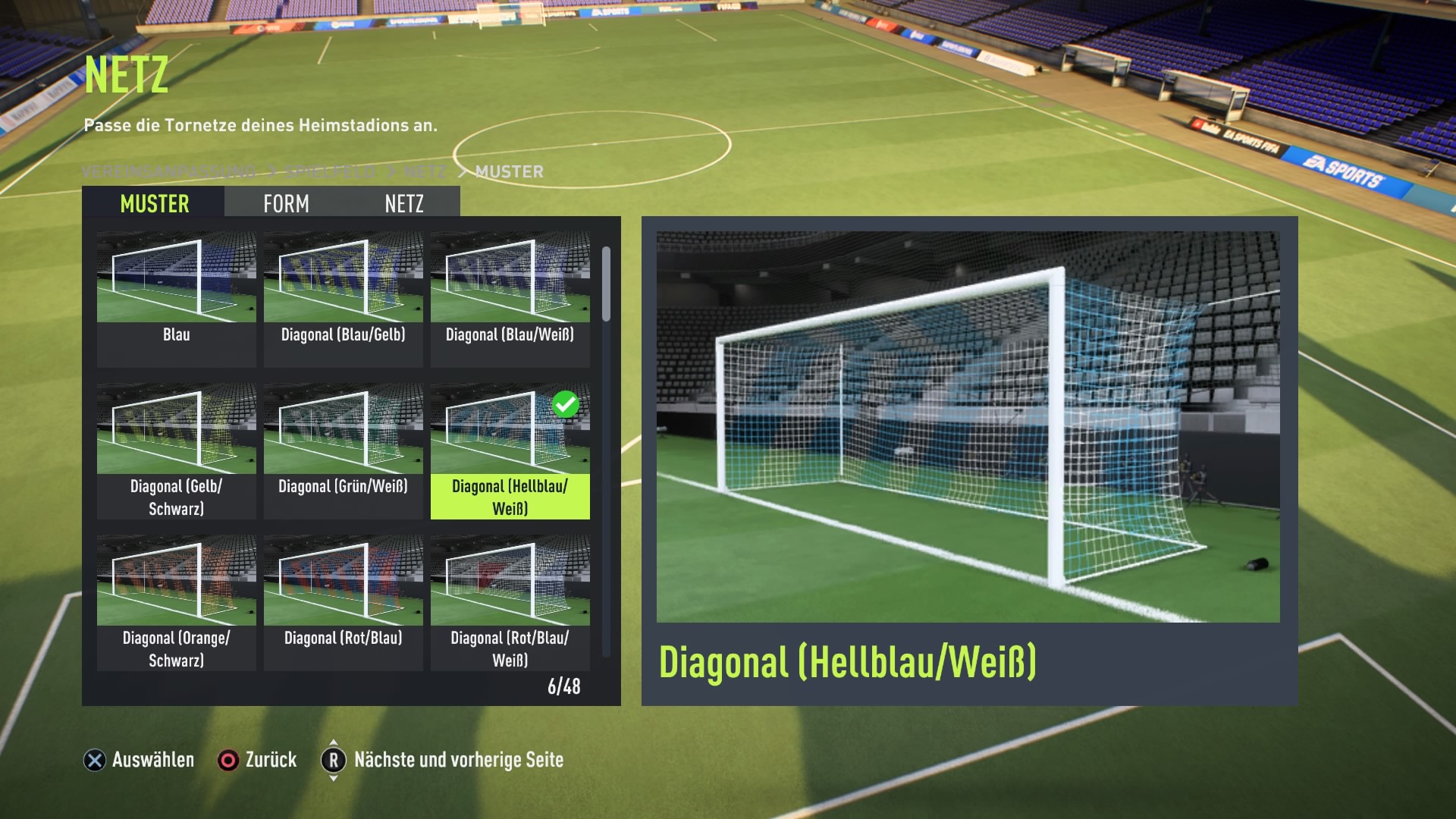This screenshot has height=819, width=1456.
Task: Click the large goal net preview image
Action: [x=968, y=426]
